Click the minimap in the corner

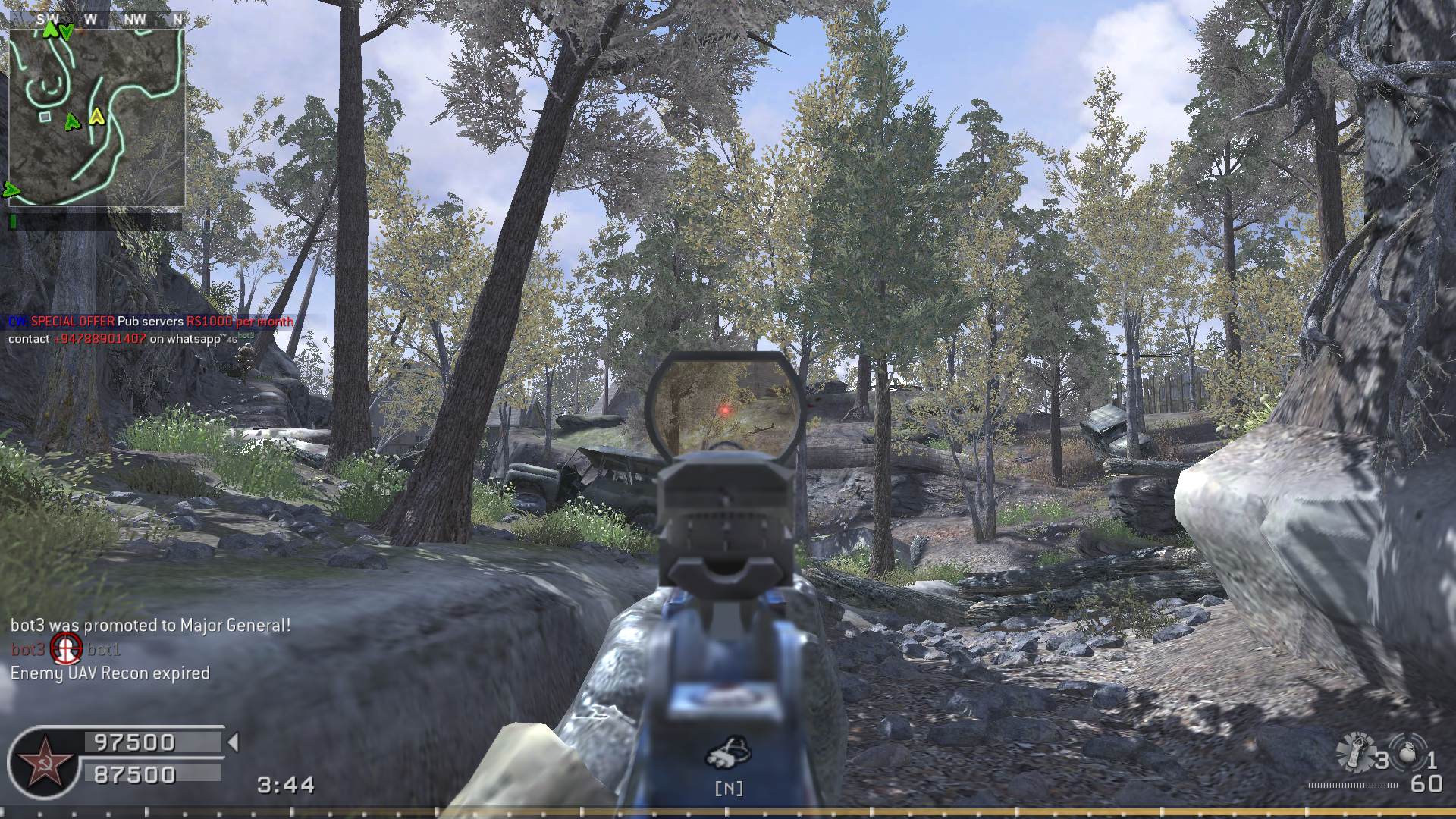click(x=97, y=118)
